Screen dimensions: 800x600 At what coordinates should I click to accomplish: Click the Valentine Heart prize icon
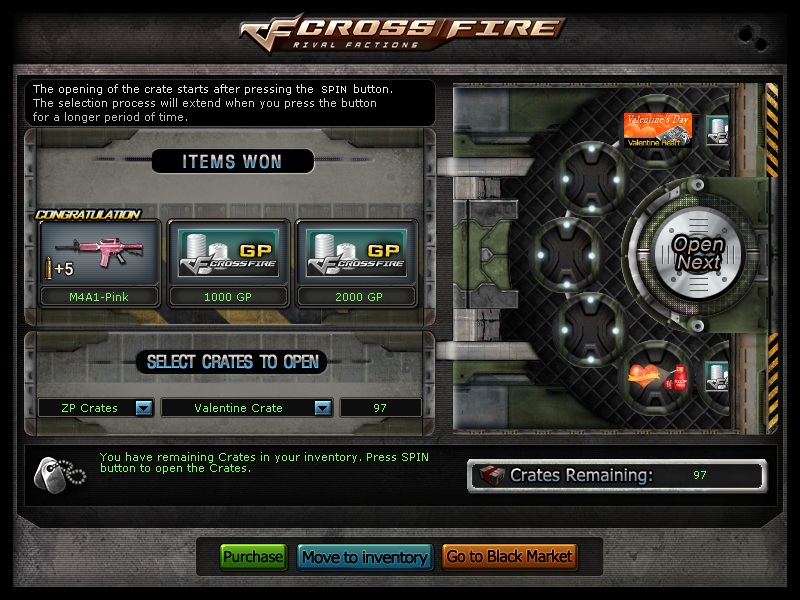658,130
